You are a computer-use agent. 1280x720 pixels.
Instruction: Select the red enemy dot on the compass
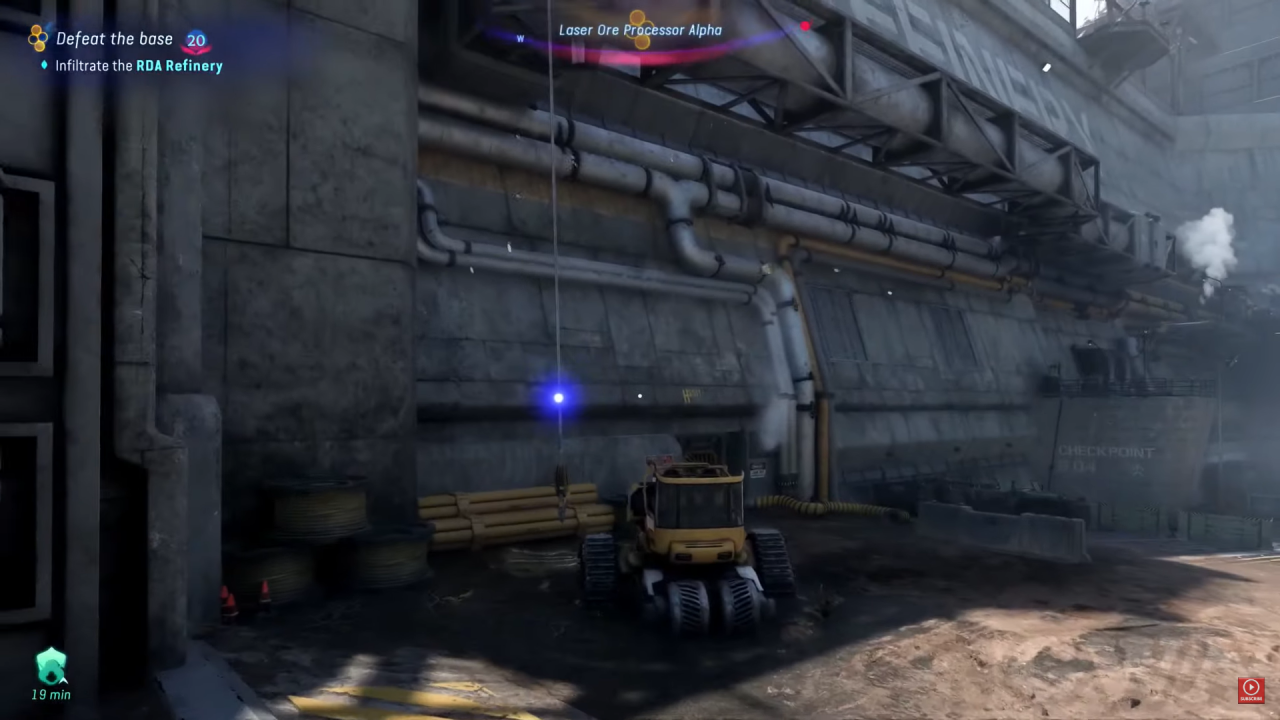tap(805, 27)
